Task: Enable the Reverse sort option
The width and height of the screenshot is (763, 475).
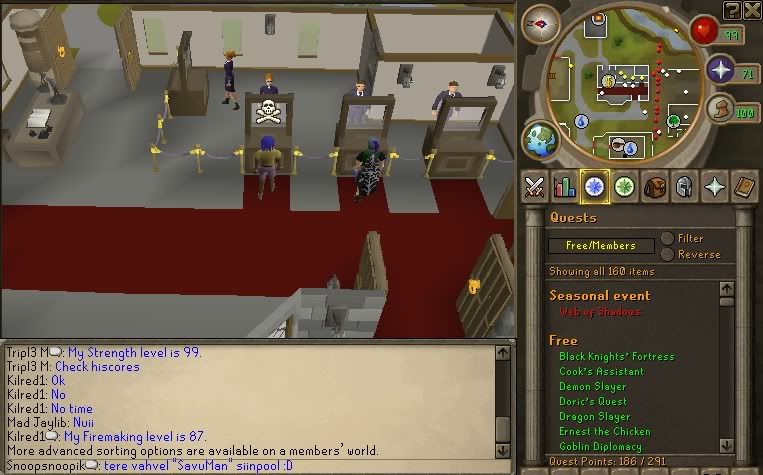Action: click(667, 254)
